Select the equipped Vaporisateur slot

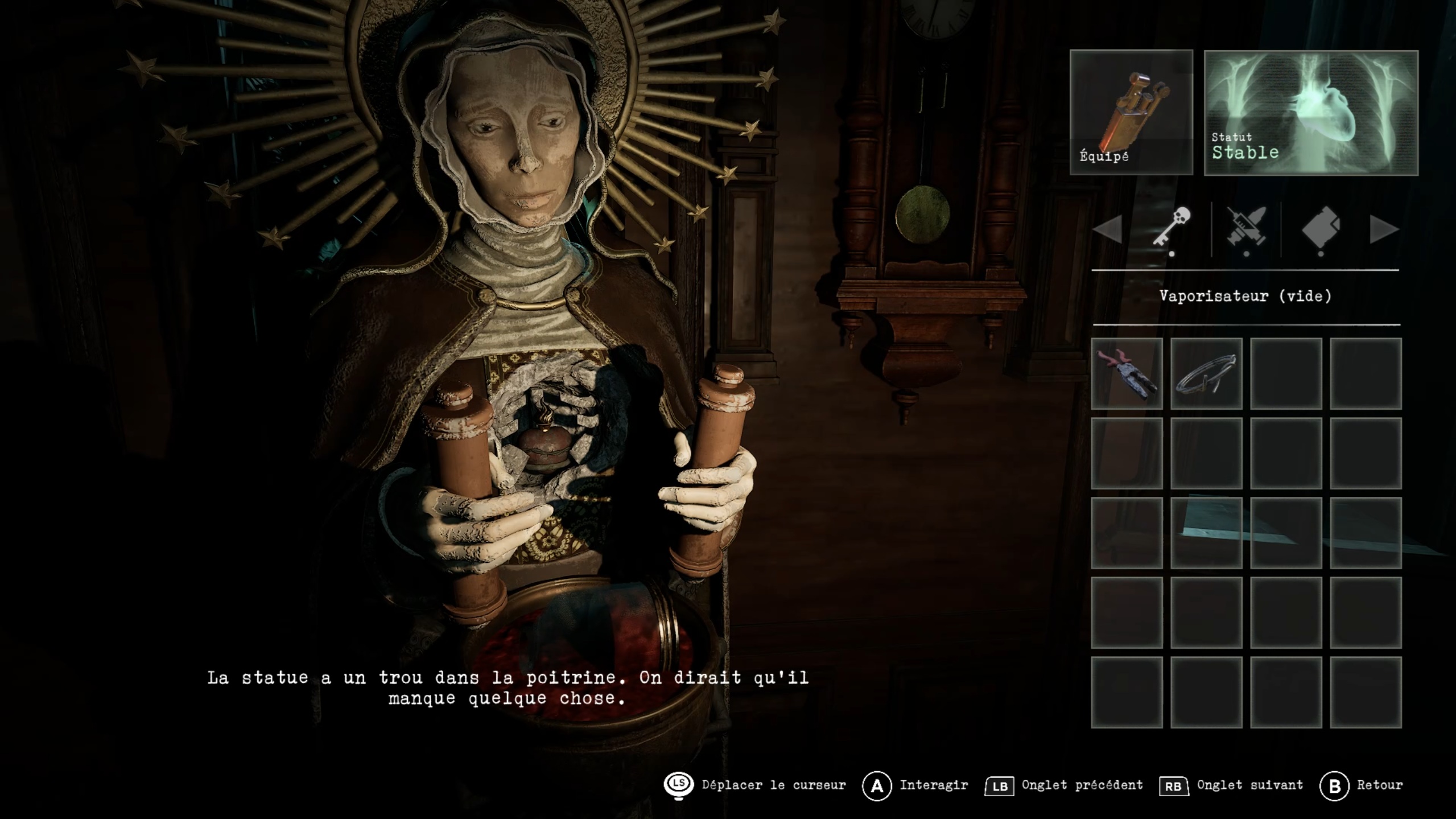tap(1131, 112)
